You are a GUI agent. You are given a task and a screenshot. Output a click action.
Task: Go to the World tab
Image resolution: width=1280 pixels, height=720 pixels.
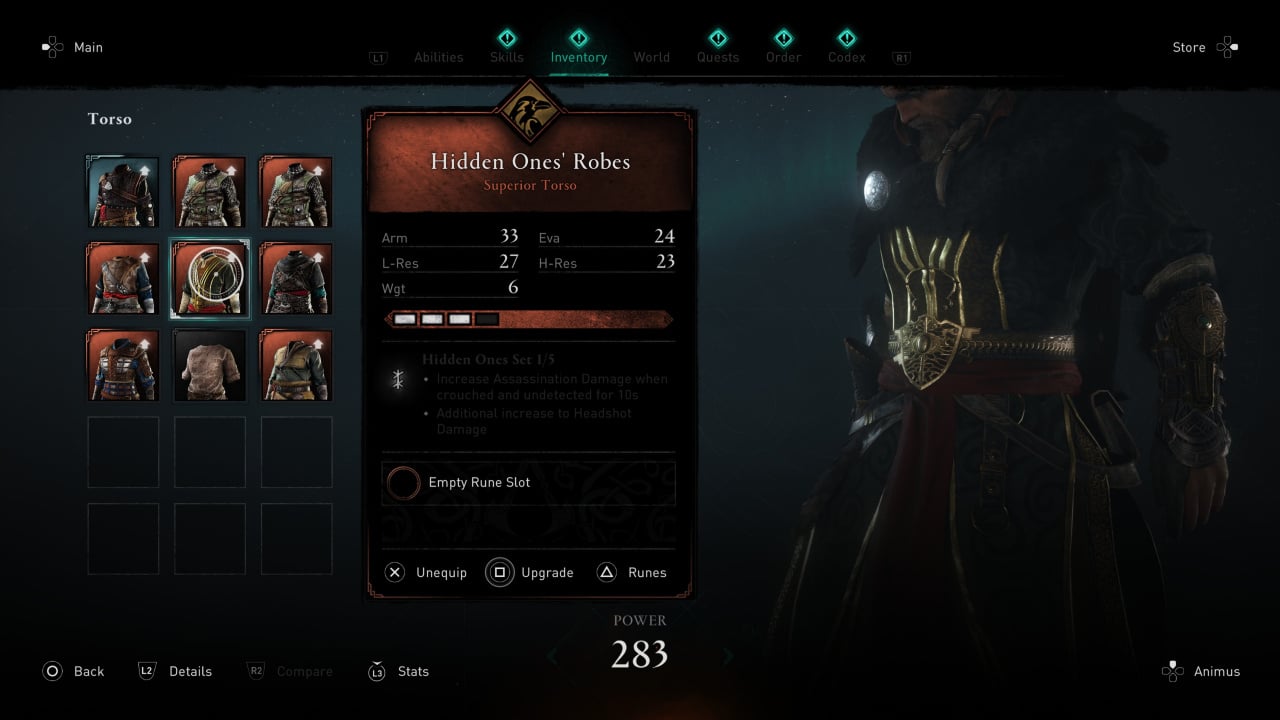click(x=651, y=57)
